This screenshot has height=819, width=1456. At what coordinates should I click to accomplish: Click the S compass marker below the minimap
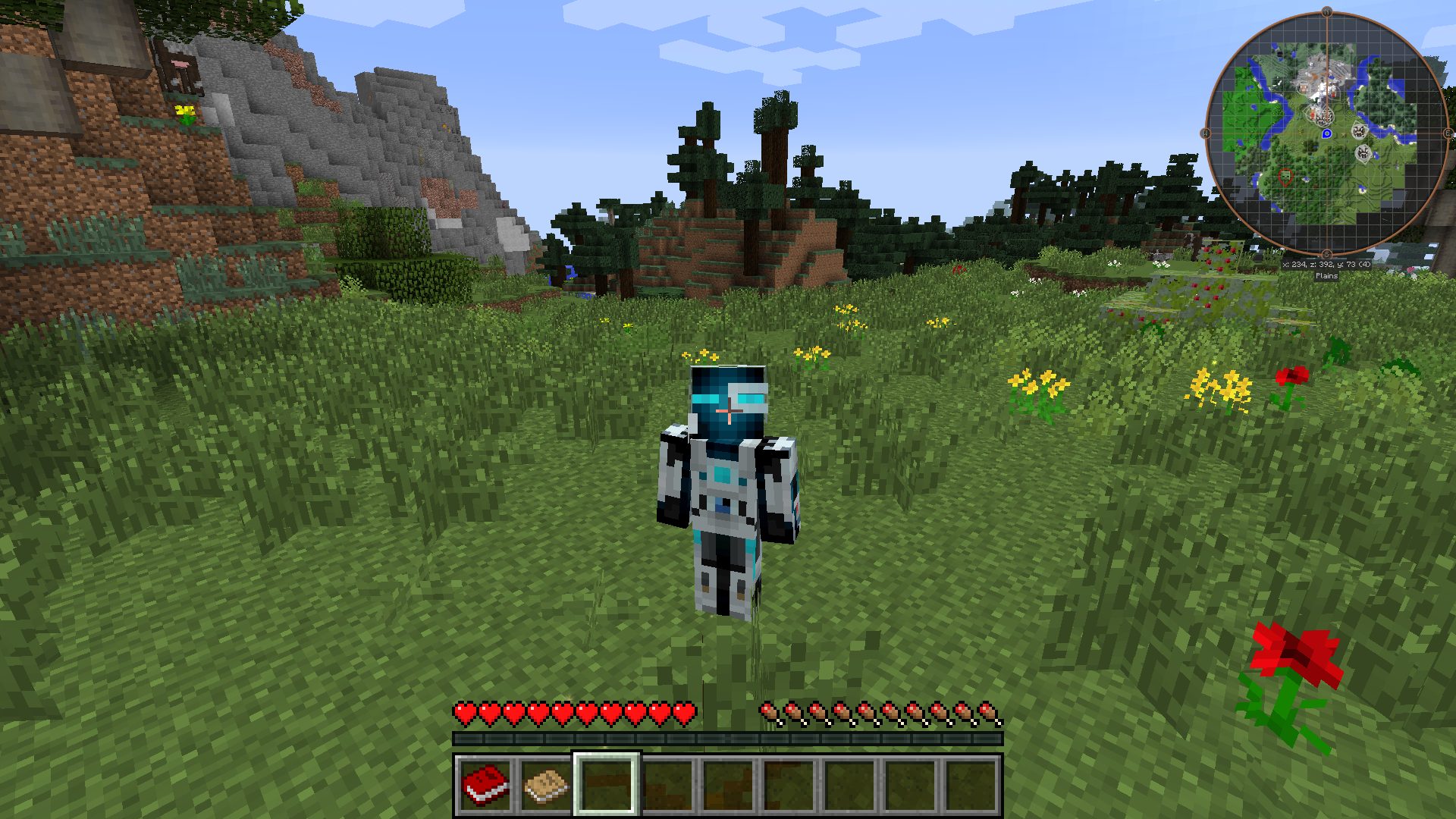click(x=1327, y=255)
